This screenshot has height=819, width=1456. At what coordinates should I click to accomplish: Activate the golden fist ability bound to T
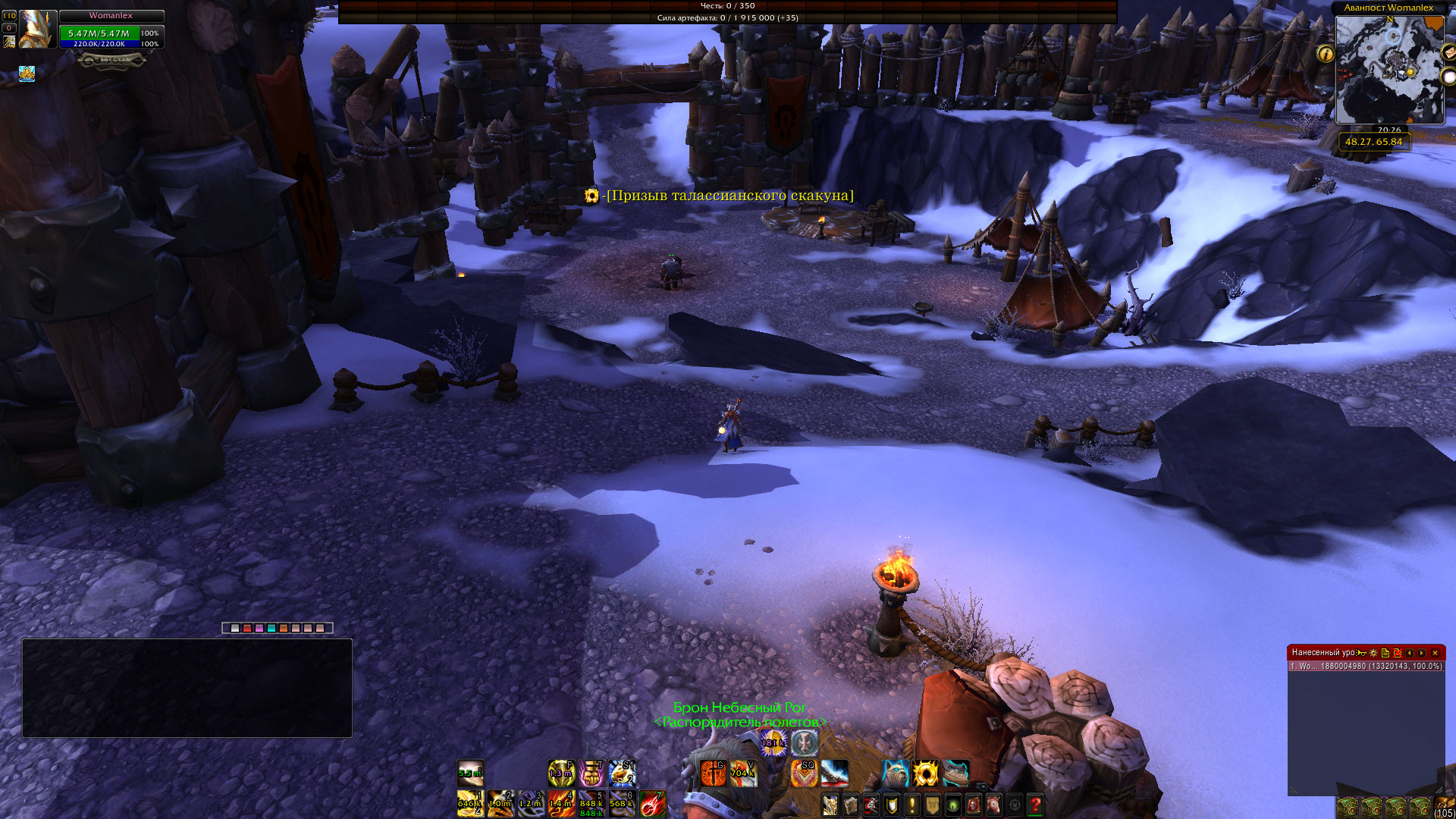click(x=591, y=773)
